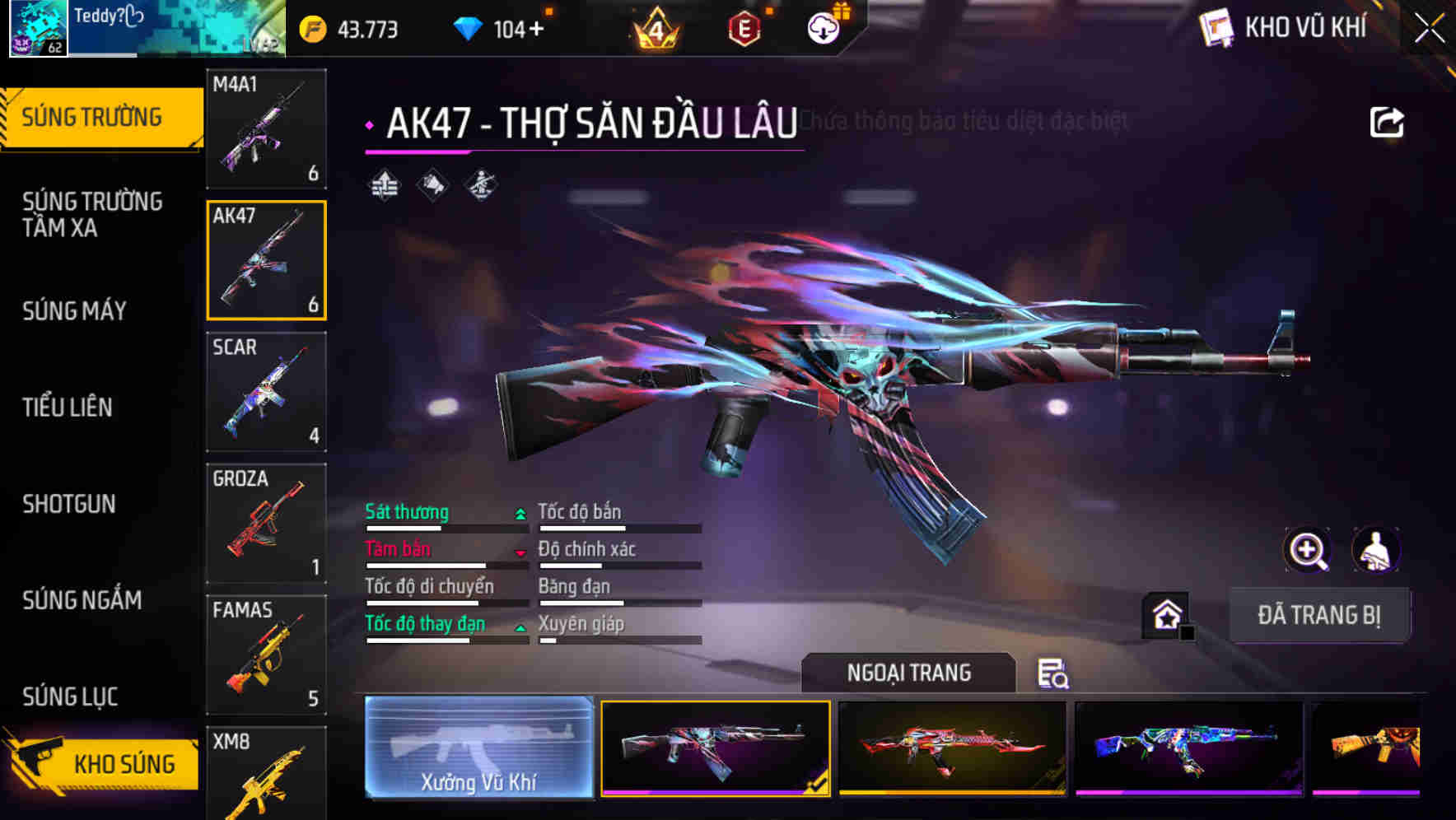Toggle the home star favorite marker
The width and height of the screenshot is (1456, 820).
(1166, 613)
